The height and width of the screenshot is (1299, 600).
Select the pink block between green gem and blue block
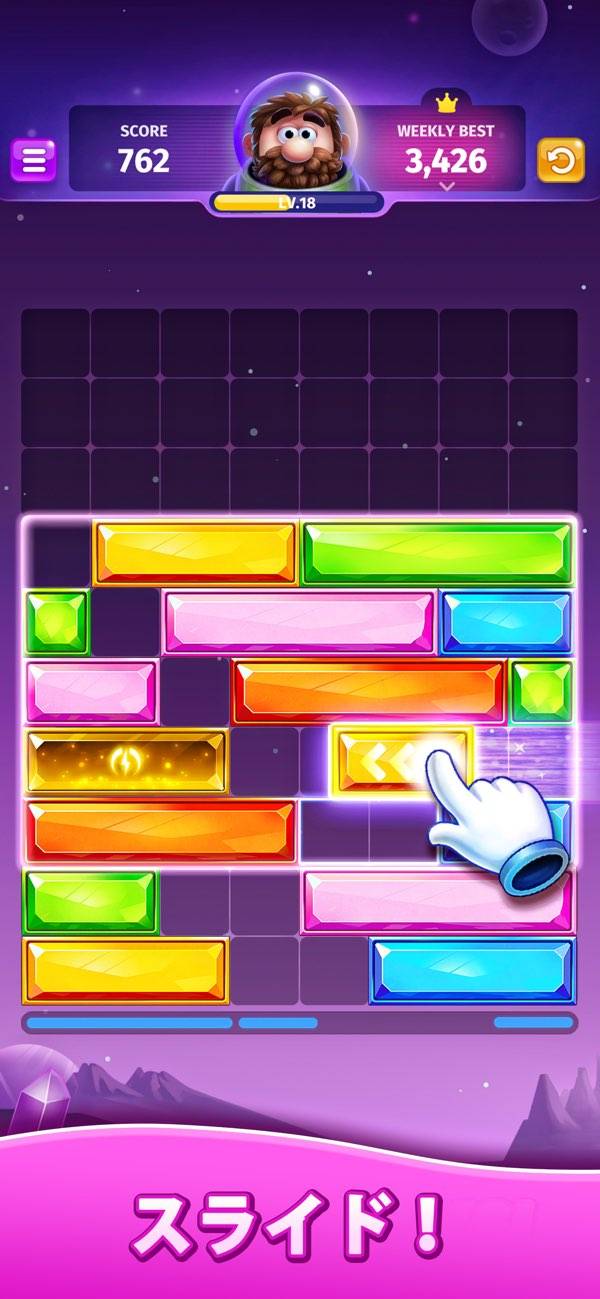tap(298, 622)
